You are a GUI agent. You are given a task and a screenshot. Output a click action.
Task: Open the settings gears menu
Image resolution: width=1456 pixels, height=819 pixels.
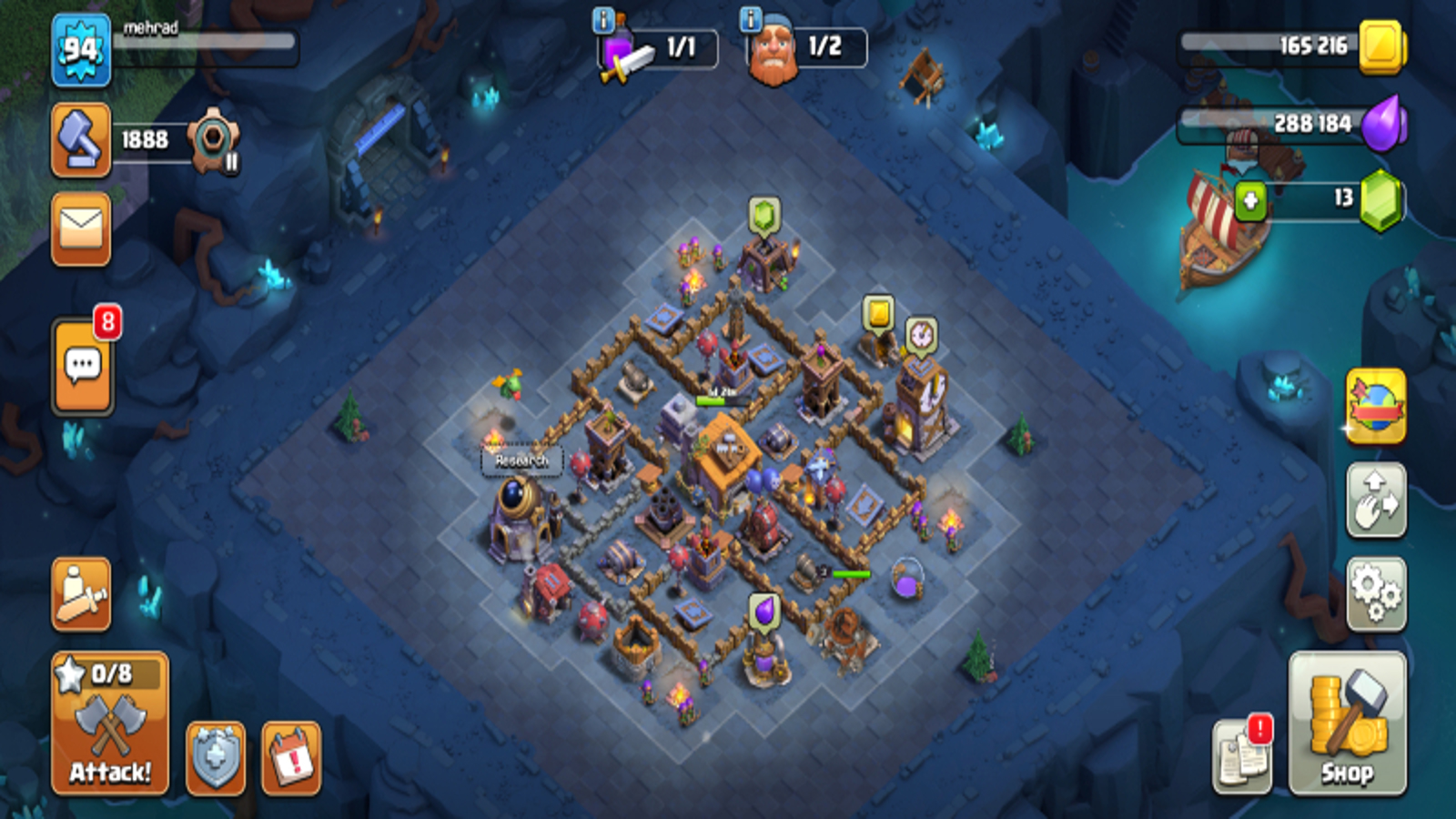[1376, 594]
